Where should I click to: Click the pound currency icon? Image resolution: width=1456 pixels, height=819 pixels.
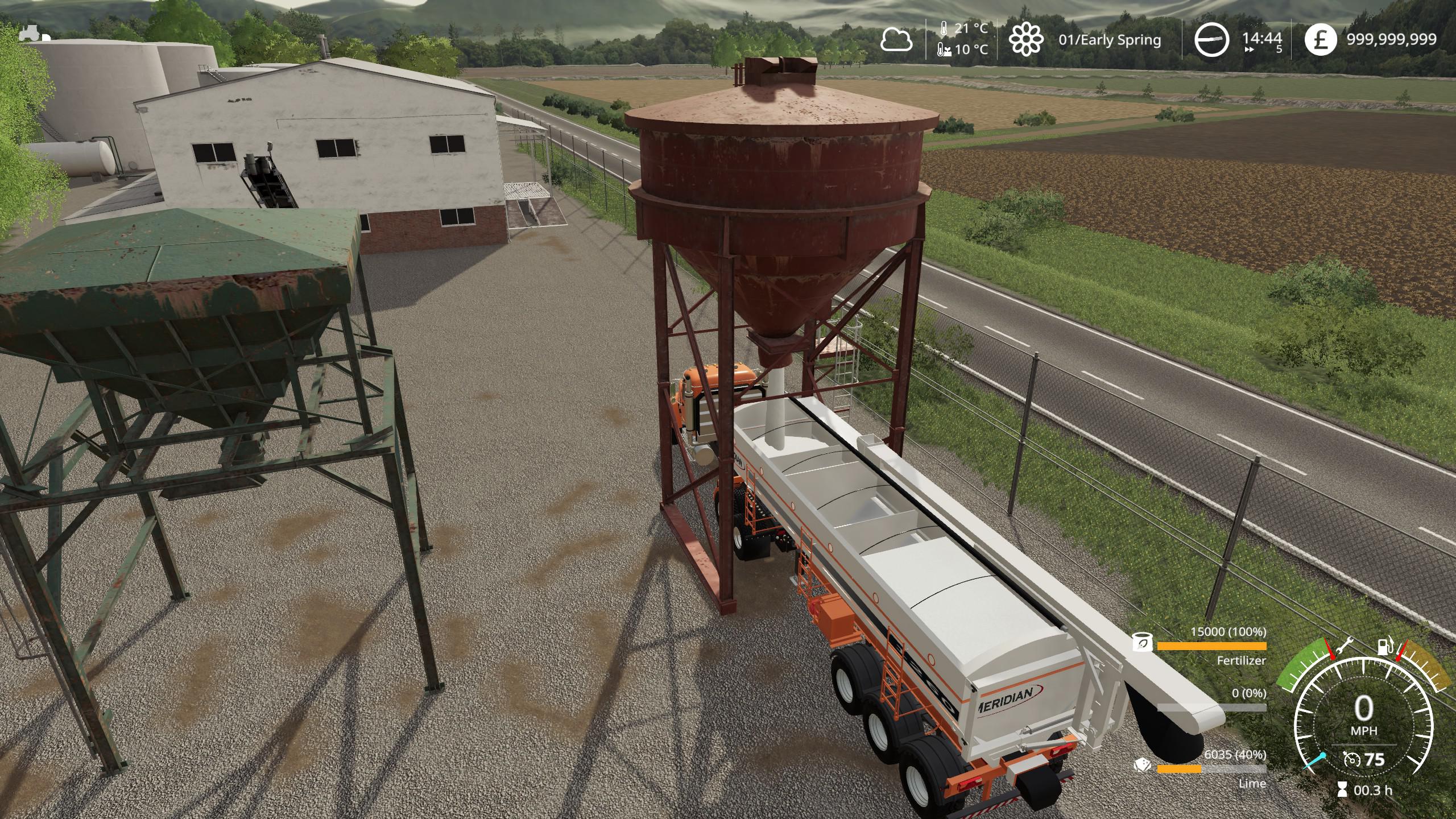click(1320, 40)
